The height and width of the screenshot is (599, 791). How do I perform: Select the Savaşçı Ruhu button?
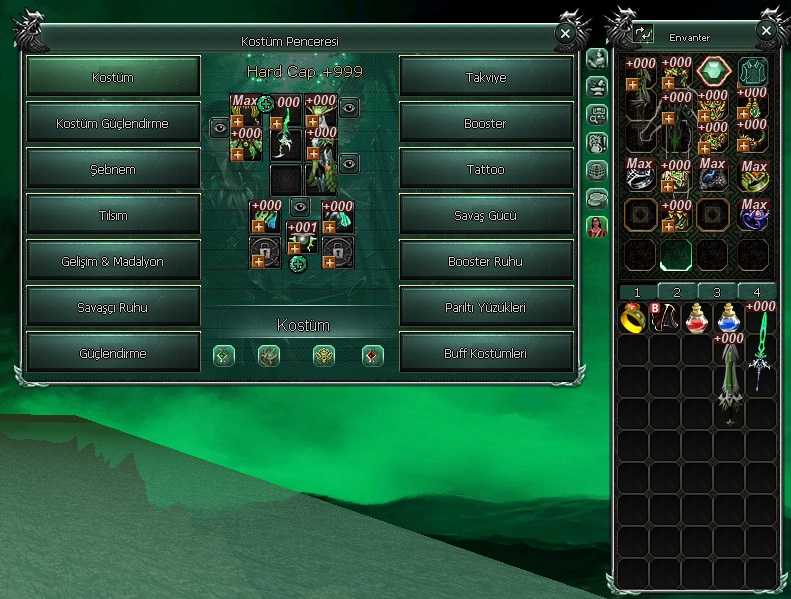(113, 308)
